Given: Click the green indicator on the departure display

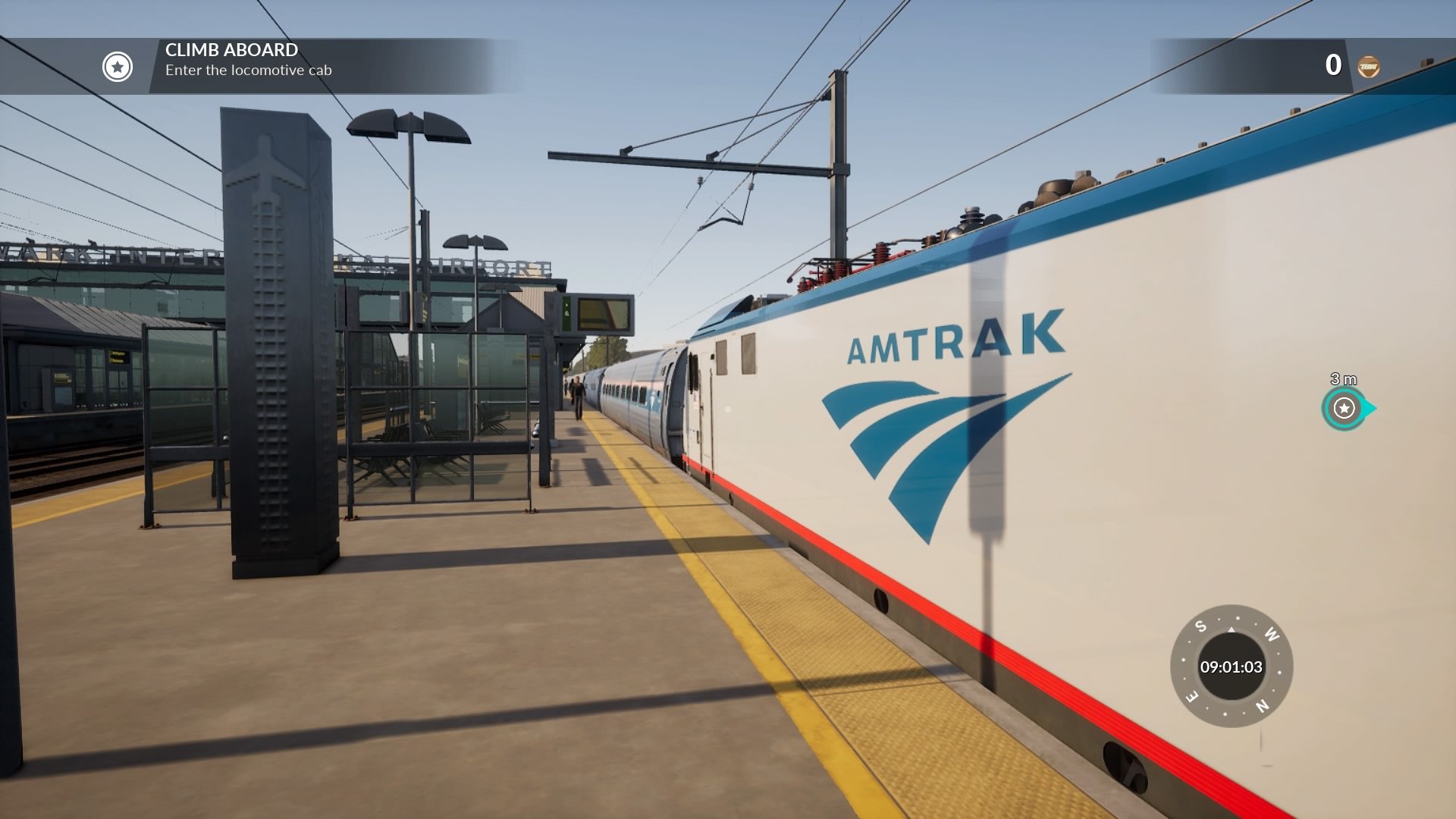Looking at the screenshot, I should [x=566, y=315].
